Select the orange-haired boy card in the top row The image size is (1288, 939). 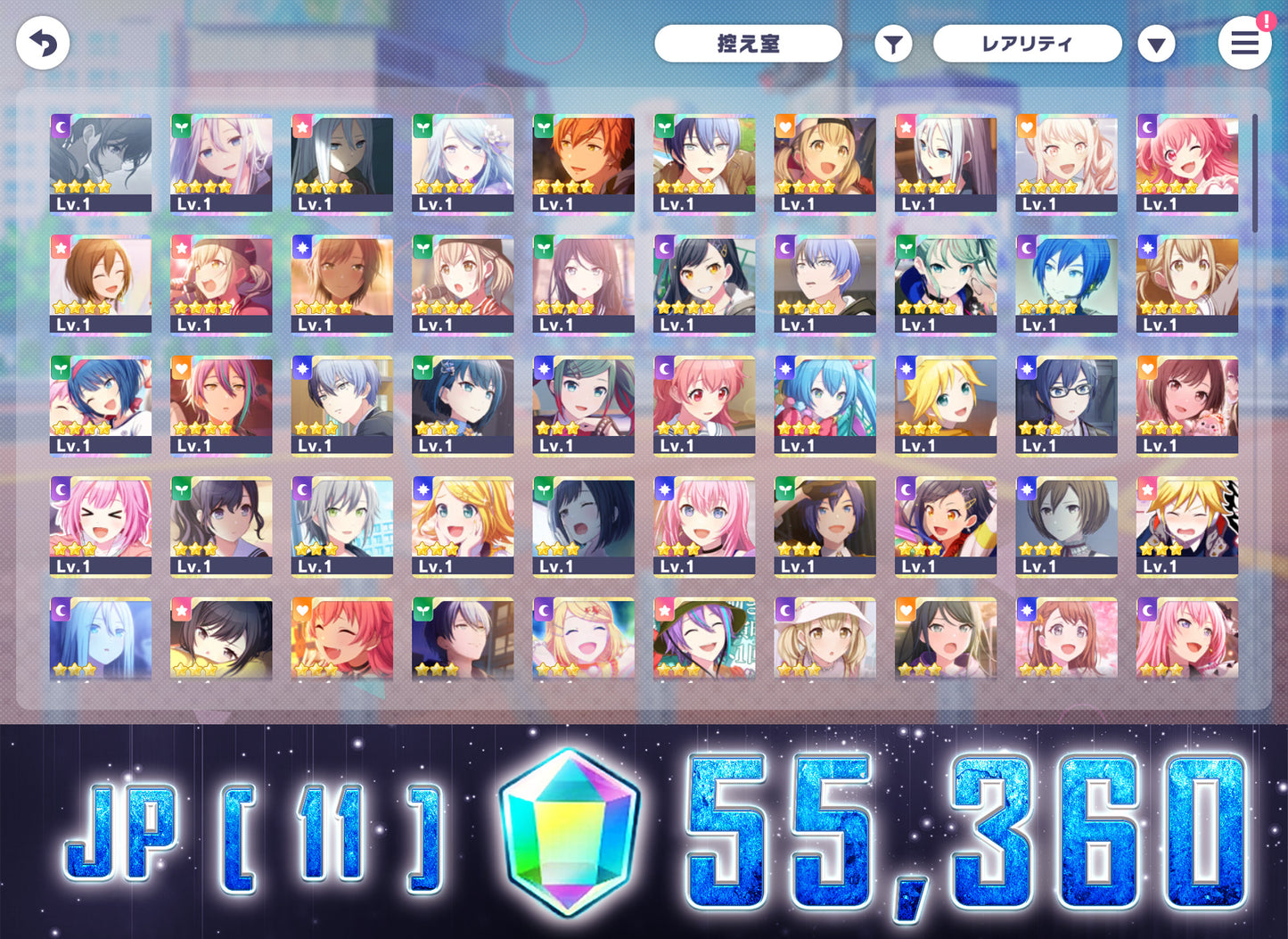pos(584,163)
